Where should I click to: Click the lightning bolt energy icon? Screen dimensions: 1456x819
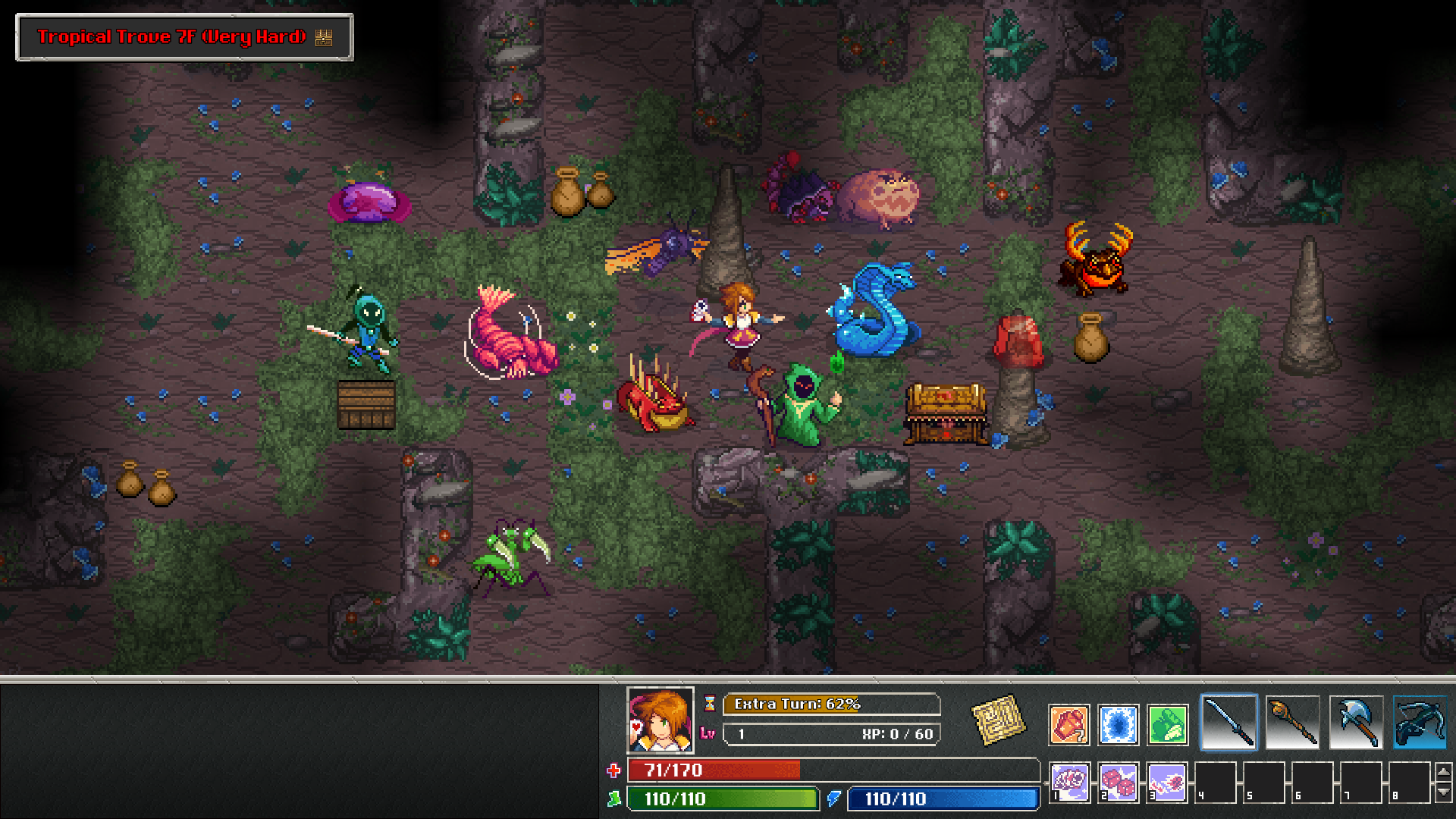834,799
